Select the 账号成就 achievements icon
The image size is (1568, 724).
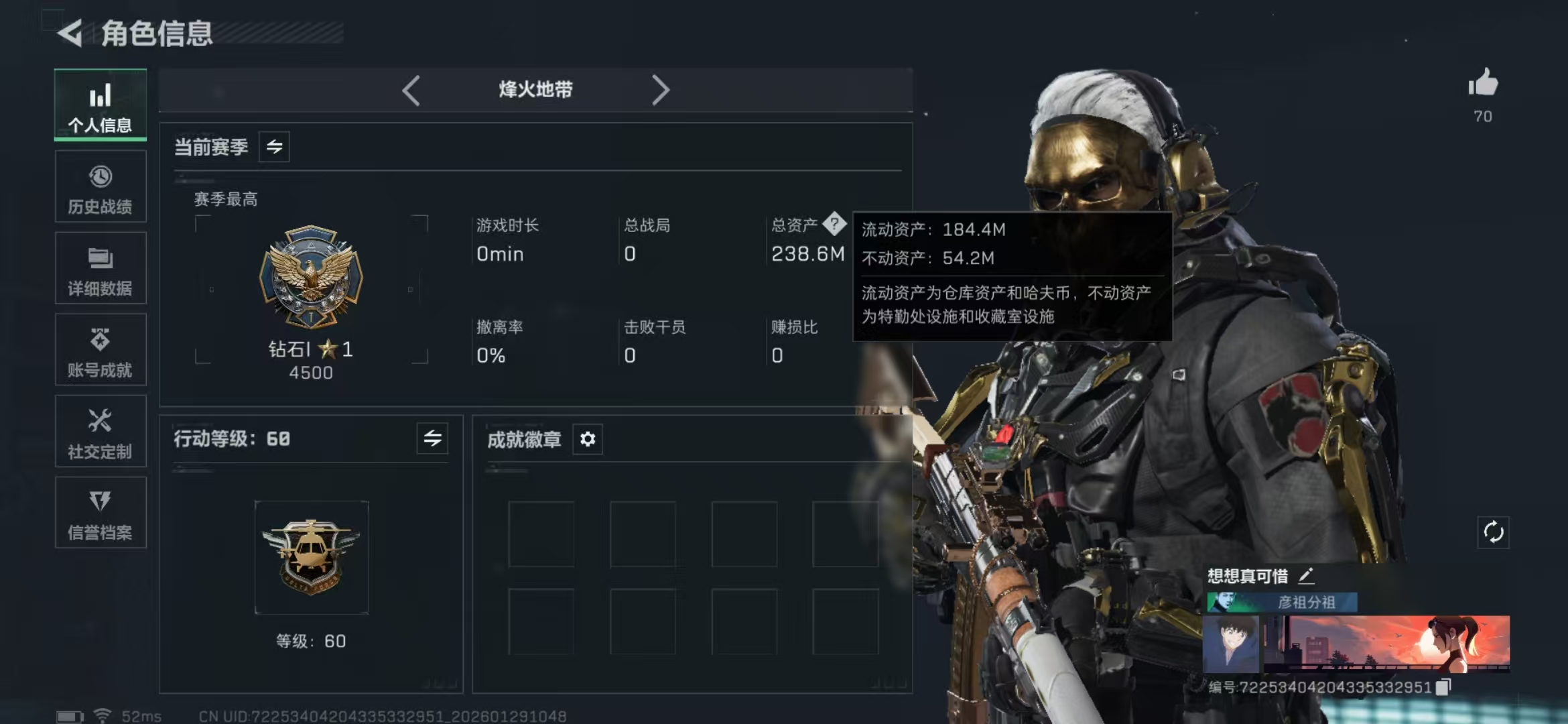[x=99, y=350]
